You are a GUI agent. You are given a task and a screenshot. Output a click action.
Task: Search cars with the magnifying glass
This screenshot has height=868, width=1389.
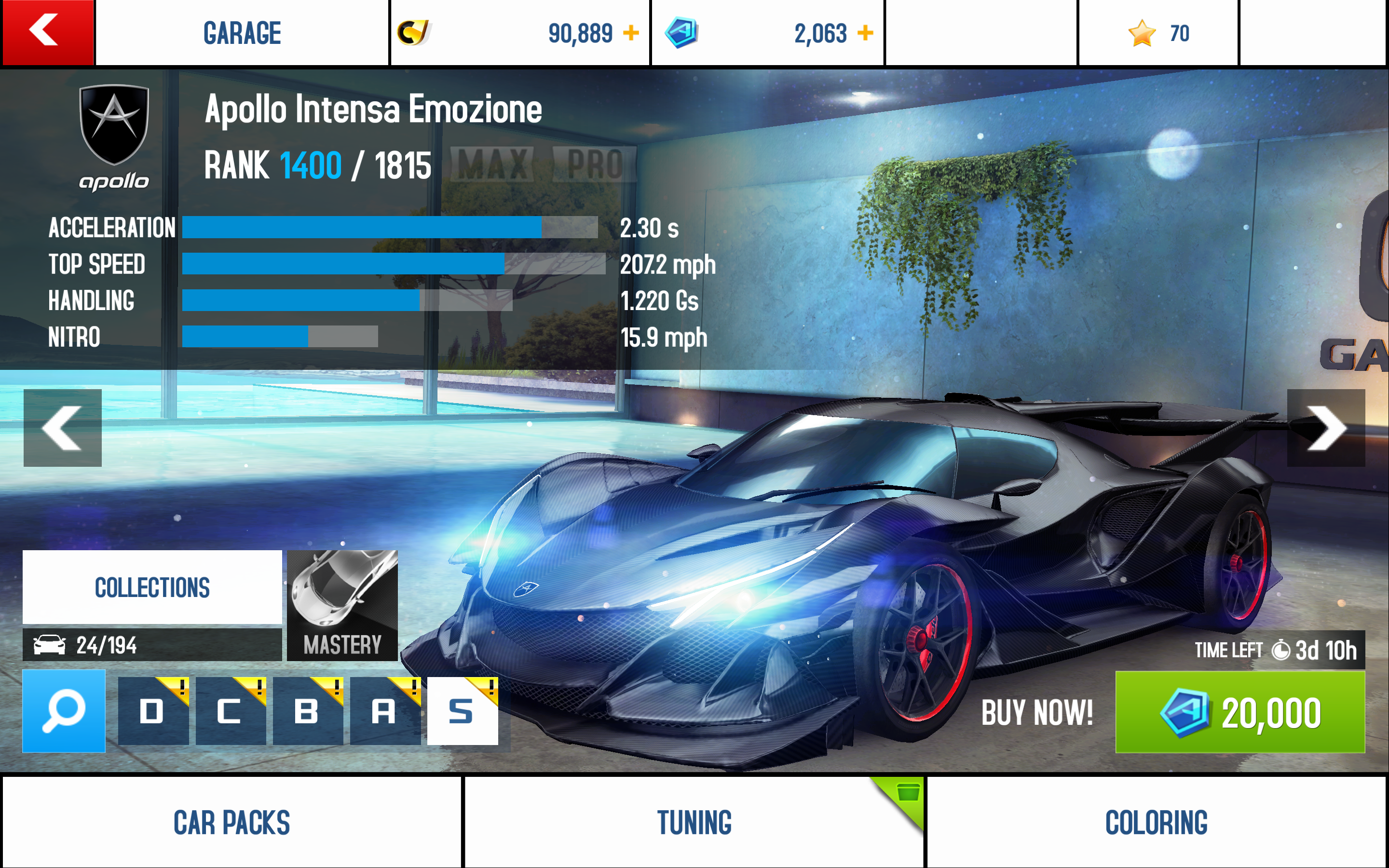pyautogui.click(x=64, y=711)
